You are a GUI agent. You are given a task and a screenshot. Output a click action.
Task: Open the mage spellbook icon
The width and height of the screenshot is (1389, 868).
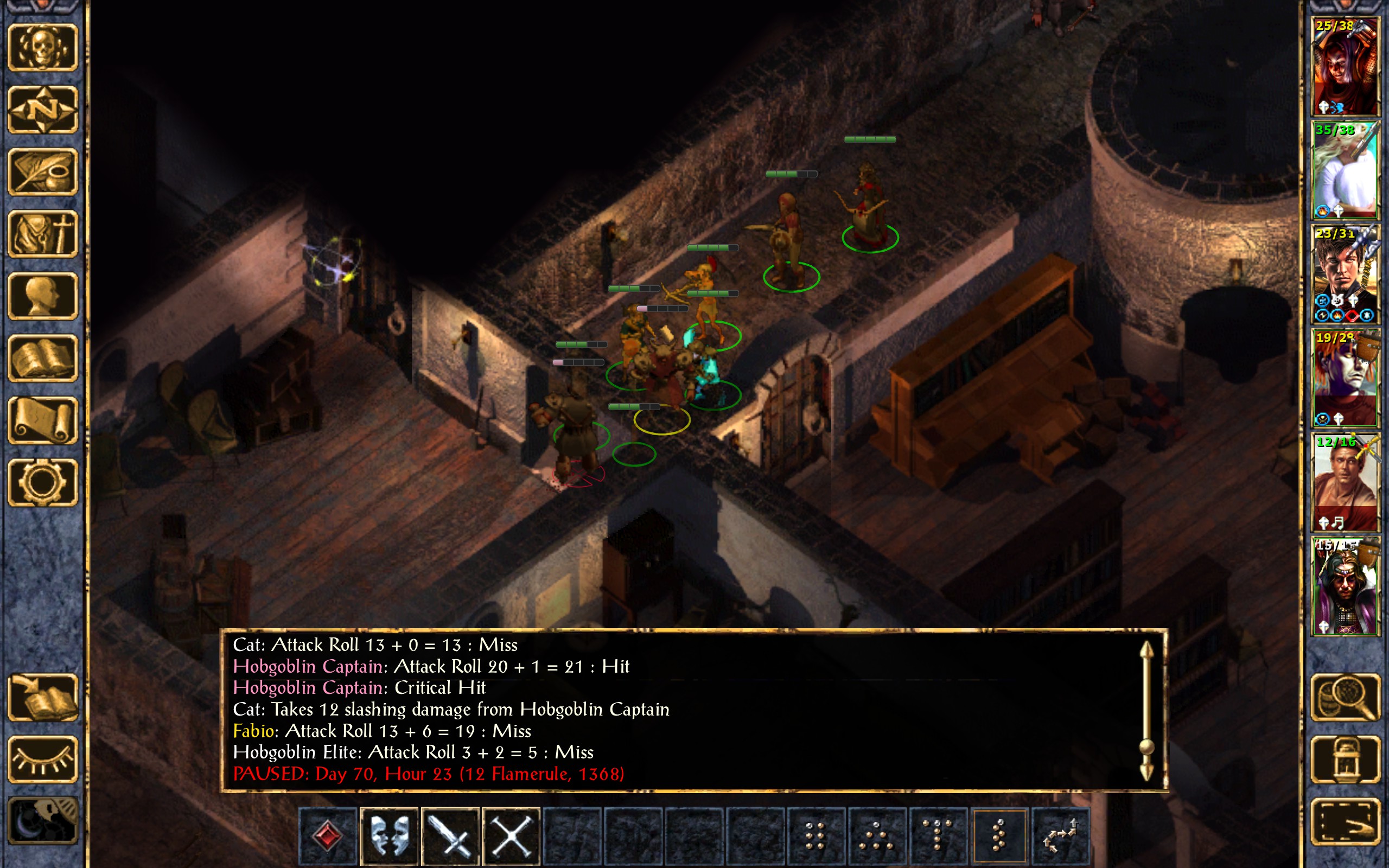pyautogui.click(x=42, y=358)
